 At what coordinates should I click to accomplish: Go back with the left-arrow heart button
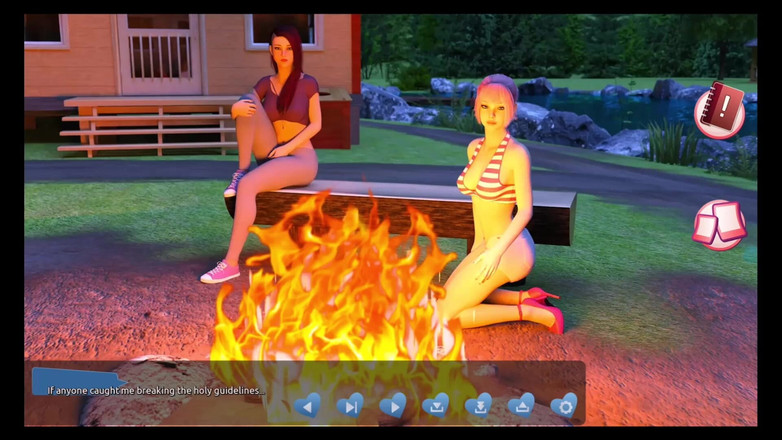point(307,405)
